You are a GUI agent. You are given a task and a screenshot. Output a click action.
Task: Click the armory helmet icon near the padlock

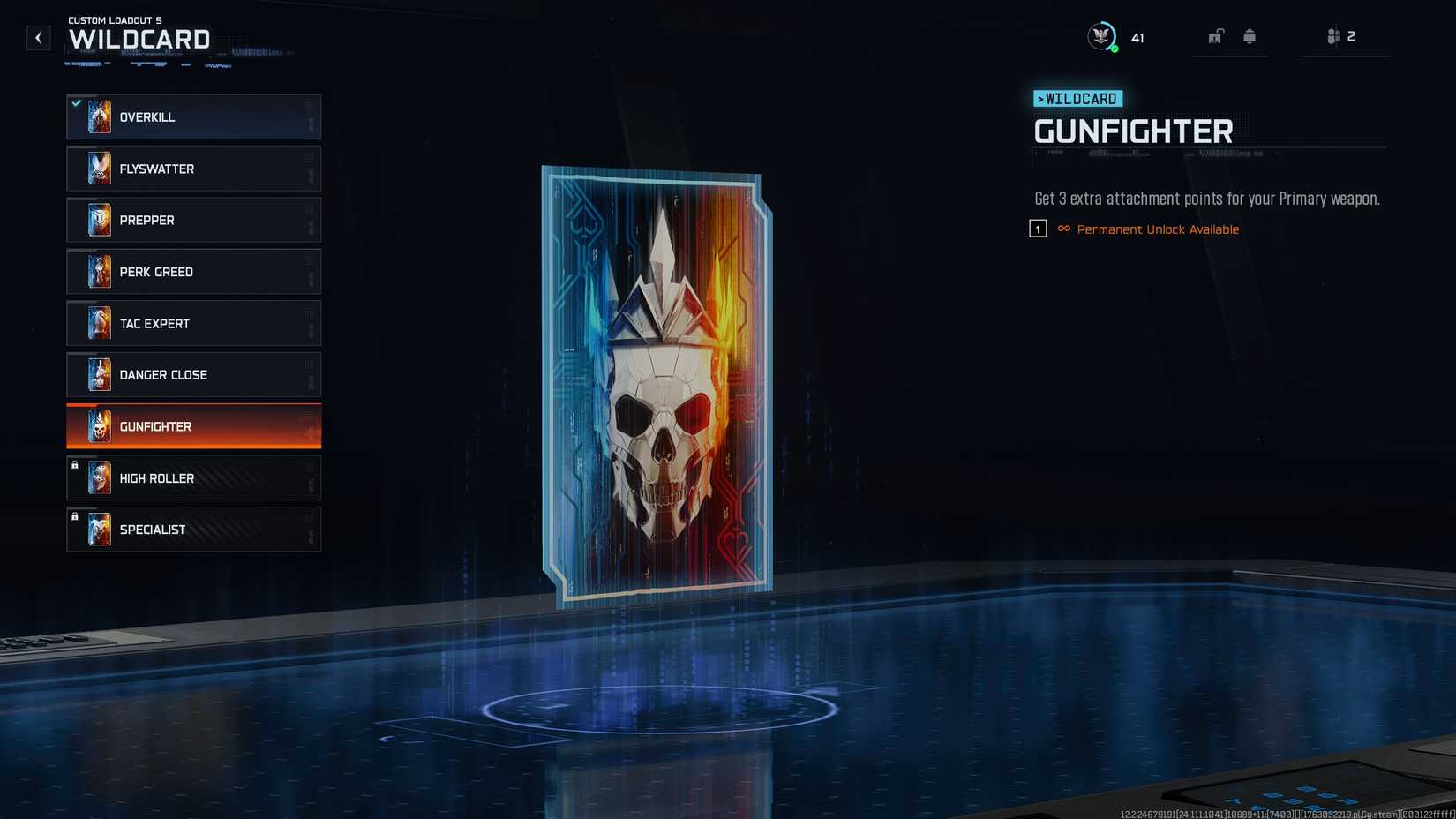pyautogui.click(x=1250, y=35)
